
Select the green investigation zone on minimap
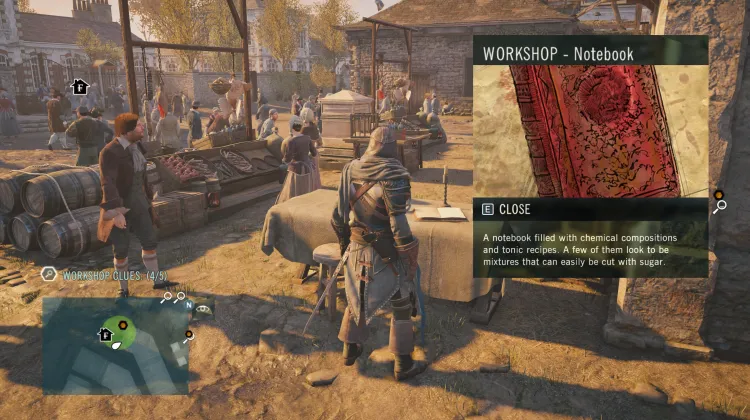[x=122, y=326]
